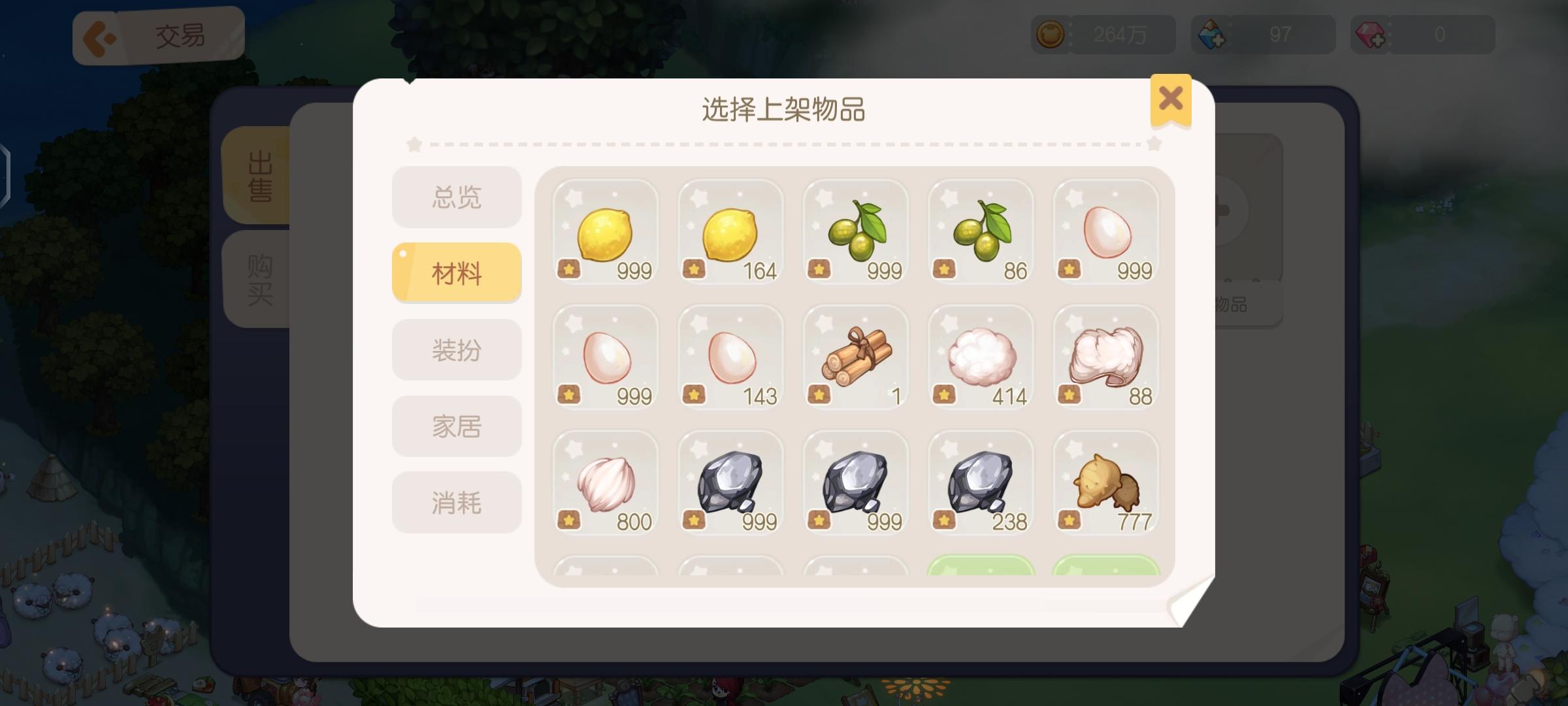Open the 装扮 category tab

click(x=456, y=350)
